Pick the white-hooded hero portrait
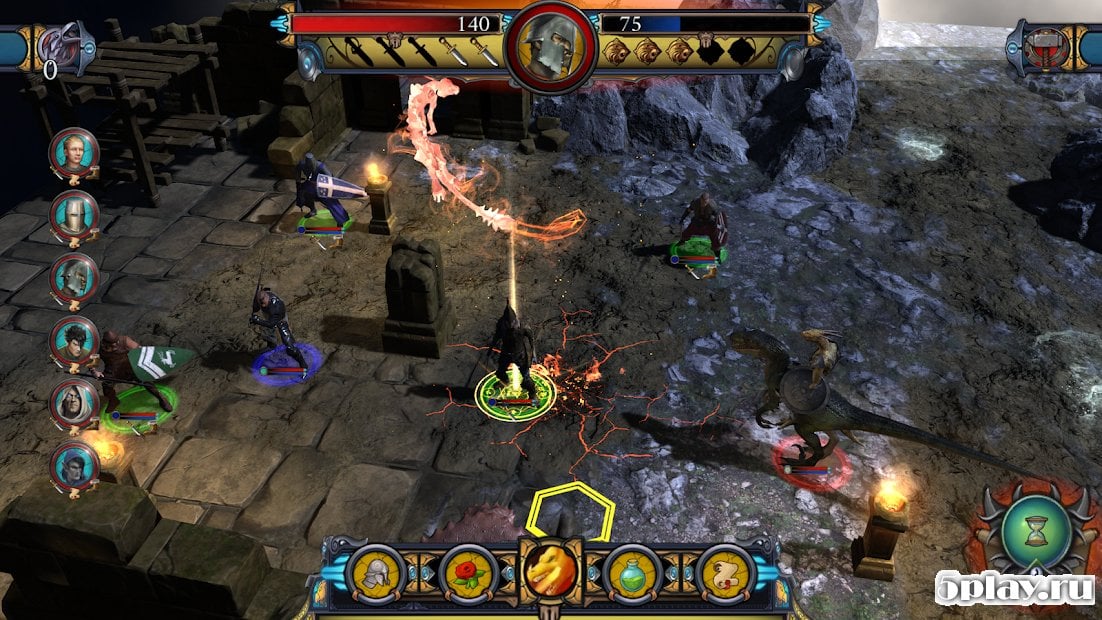Viewport: 1102px width, 620px height. 74,402
